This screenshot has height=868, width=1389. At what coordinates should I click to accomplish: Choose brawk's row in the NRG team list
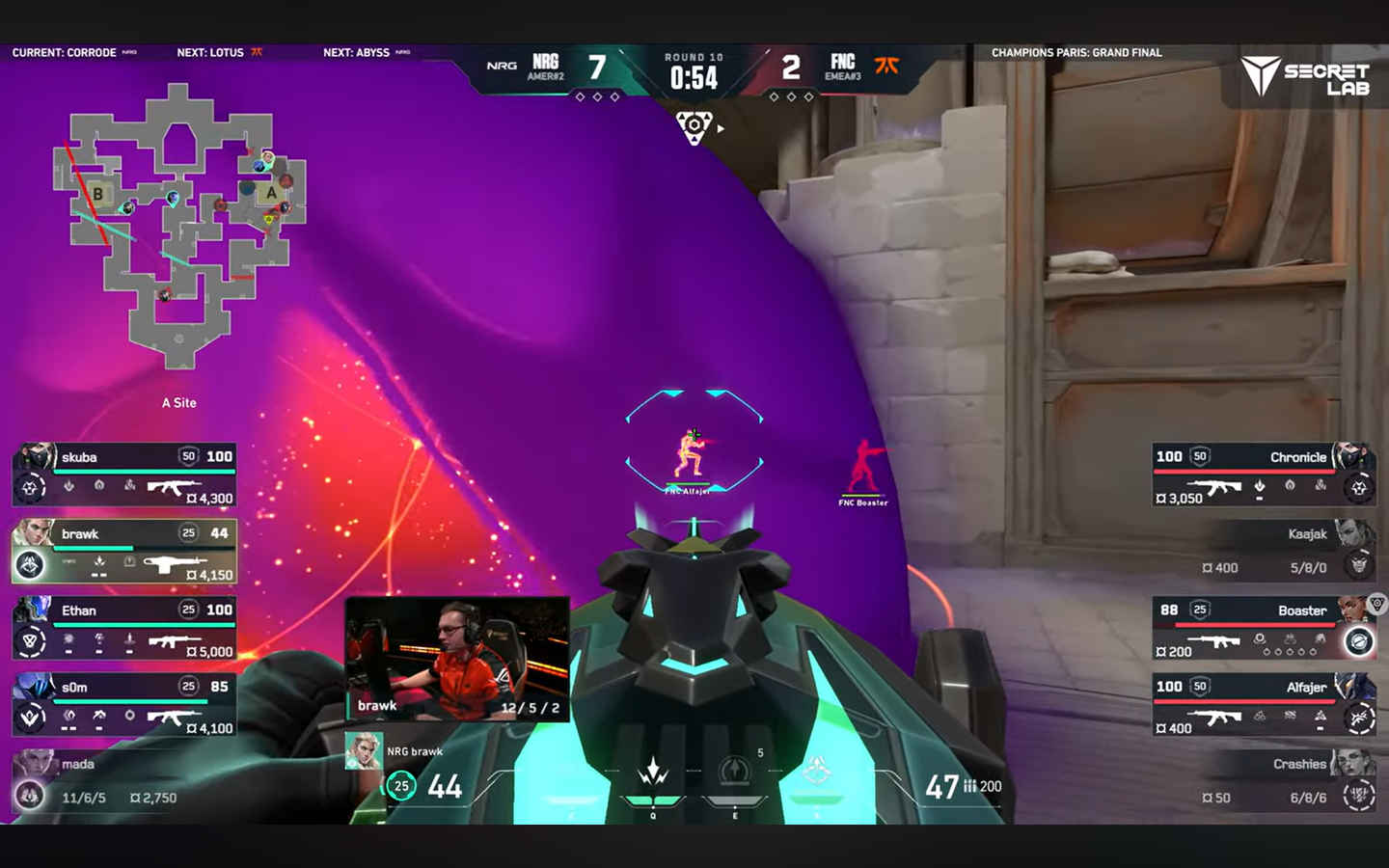tap(124, 552)
